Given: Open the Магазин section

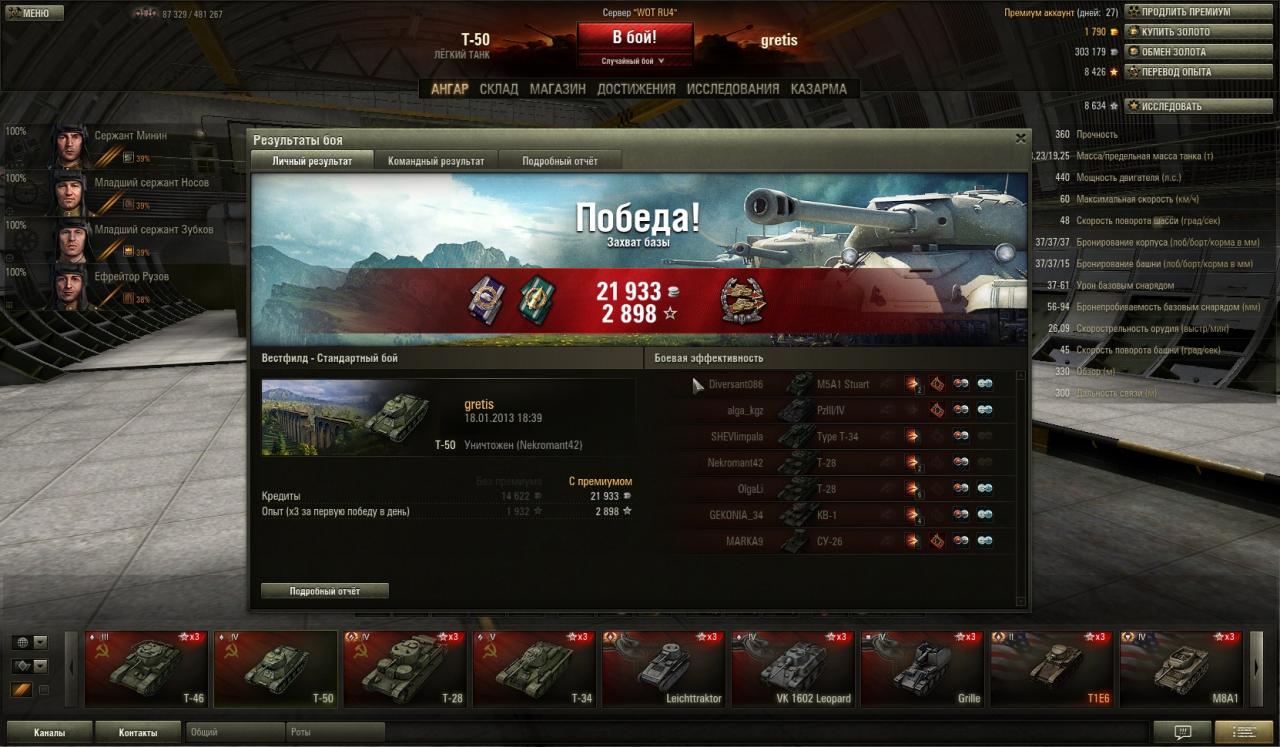Looking at the screenshot, I should (x=558, y=89).
